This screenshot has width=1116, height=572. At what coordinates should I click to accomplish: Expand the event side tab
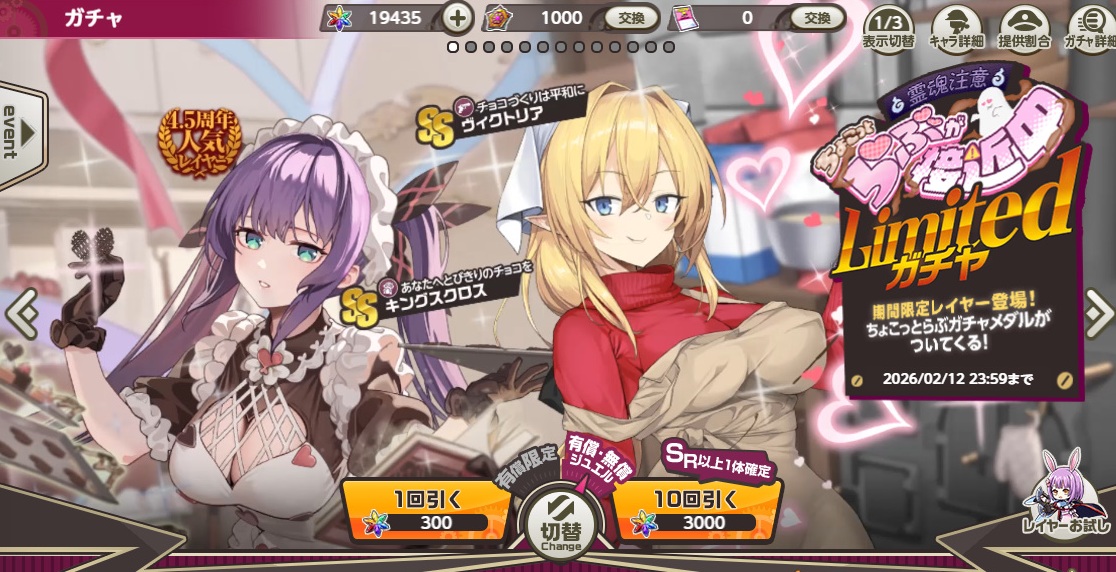(x=20, y=132)
